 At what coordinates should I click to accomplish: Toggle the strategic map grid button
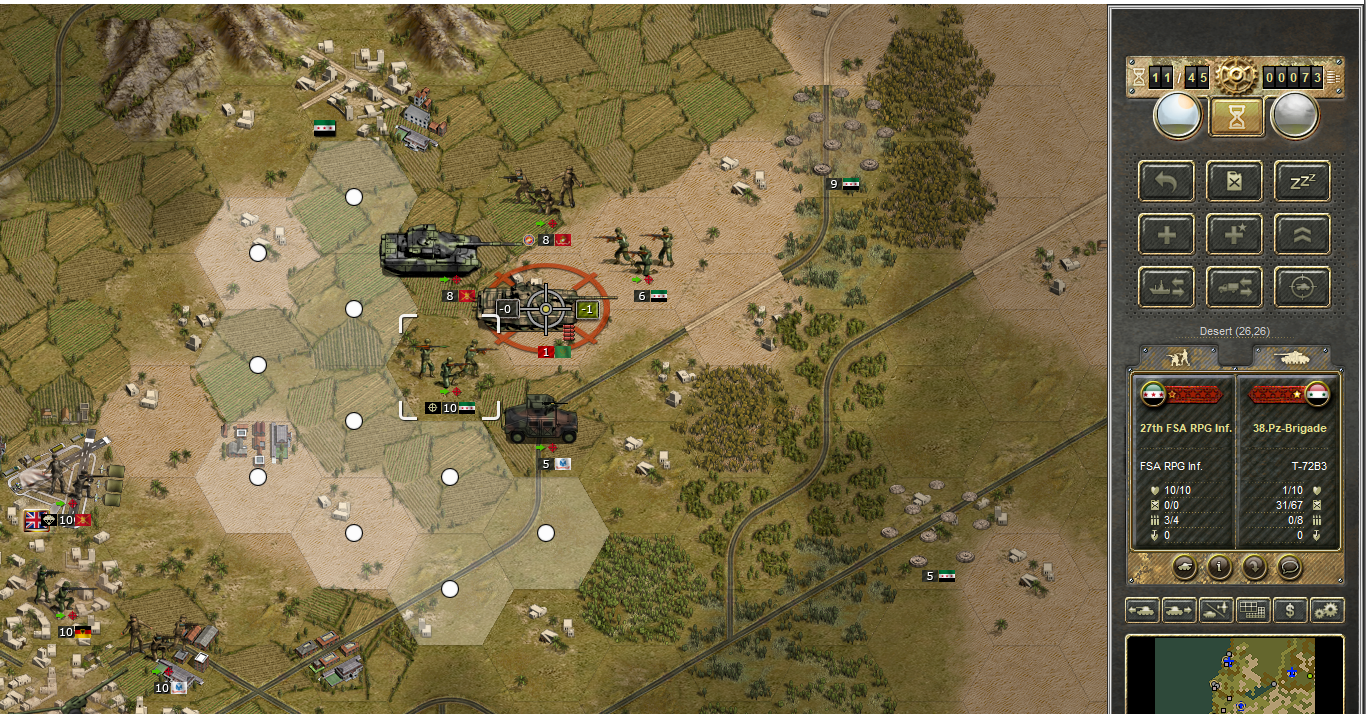coord(1253,609)
